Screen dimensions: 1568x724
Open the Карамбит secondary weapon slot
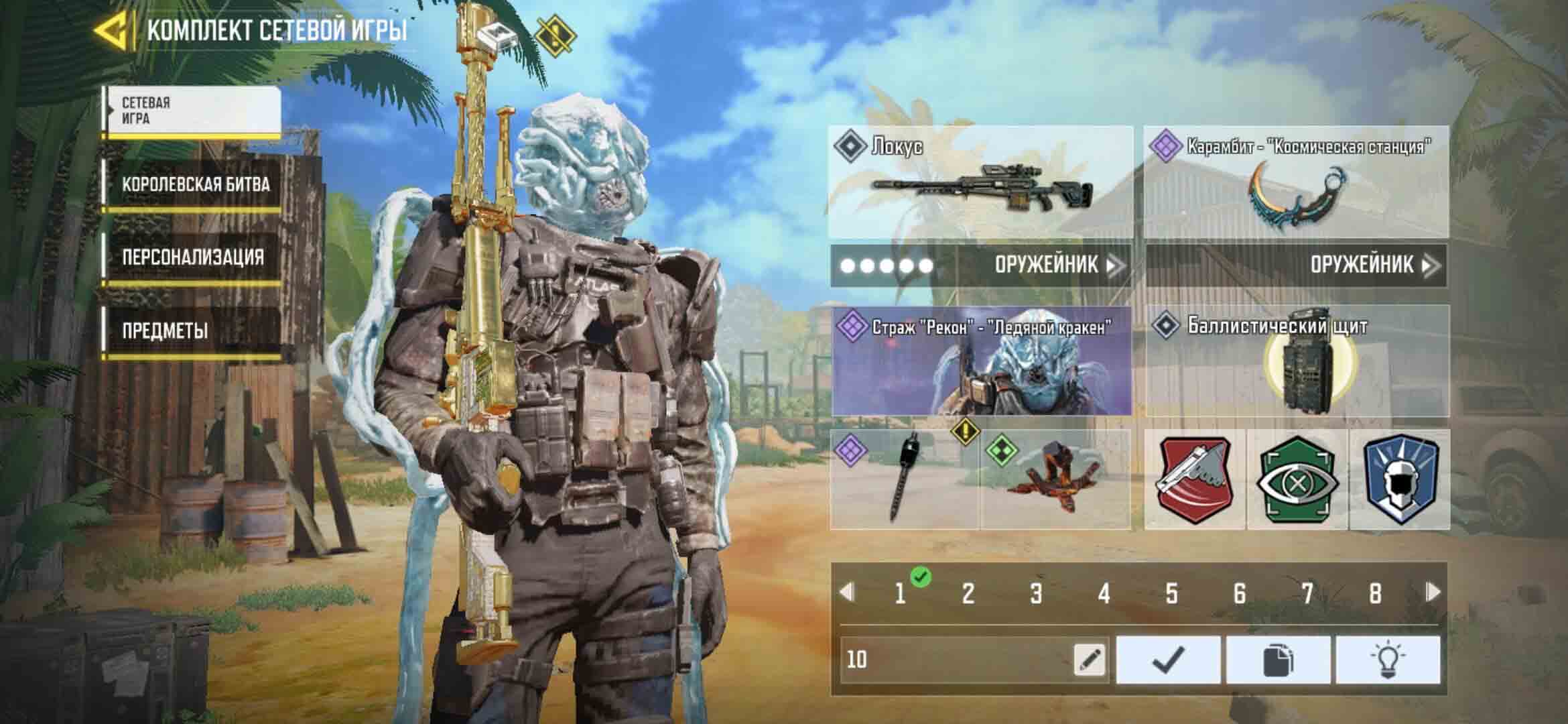point(1296,182)
